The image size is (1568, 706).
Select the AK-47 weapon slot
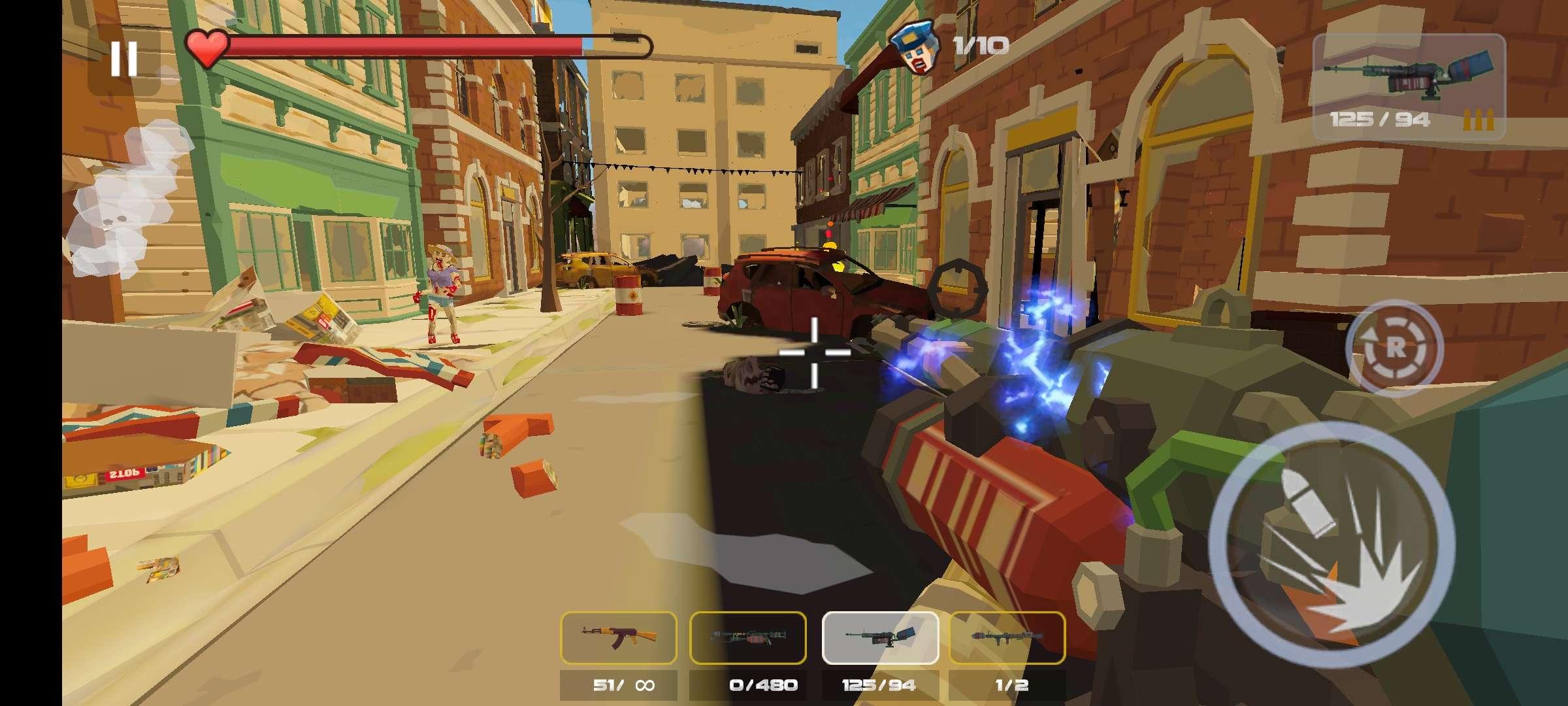pyautogui.click(x=618, y=637)
